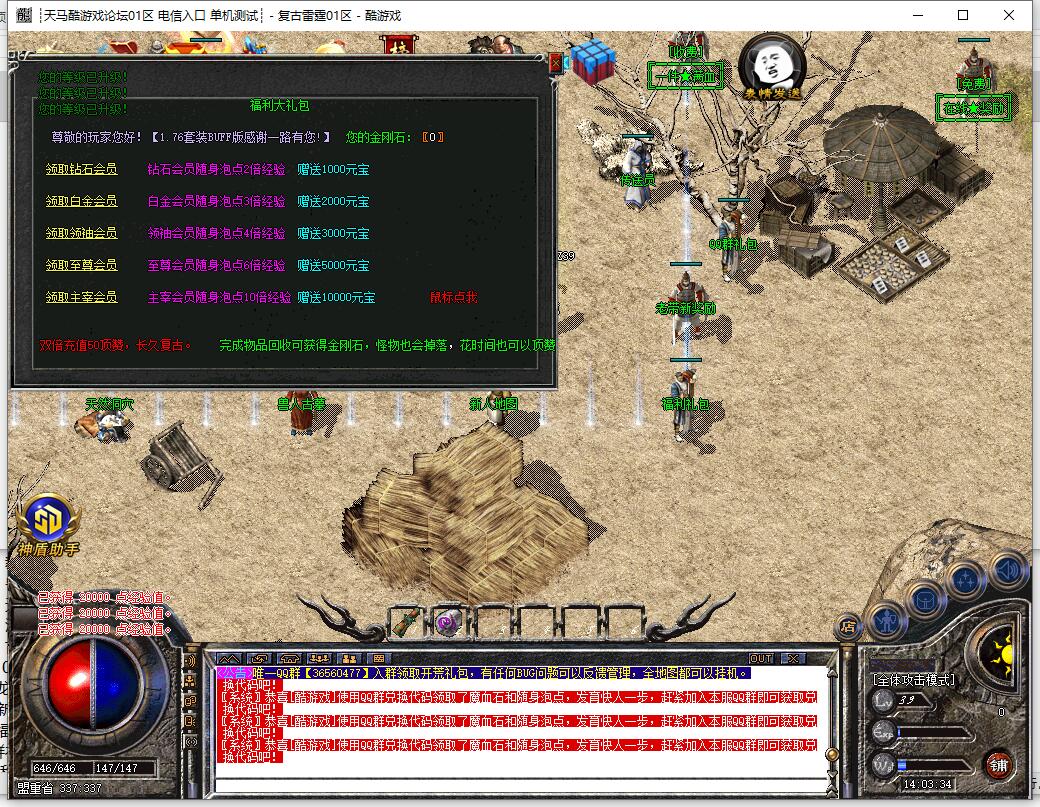The width and height of the screenshot is (1040, 807).
Task: Claim the 钻石会员 diamond membership link
Action: [81, 169]
